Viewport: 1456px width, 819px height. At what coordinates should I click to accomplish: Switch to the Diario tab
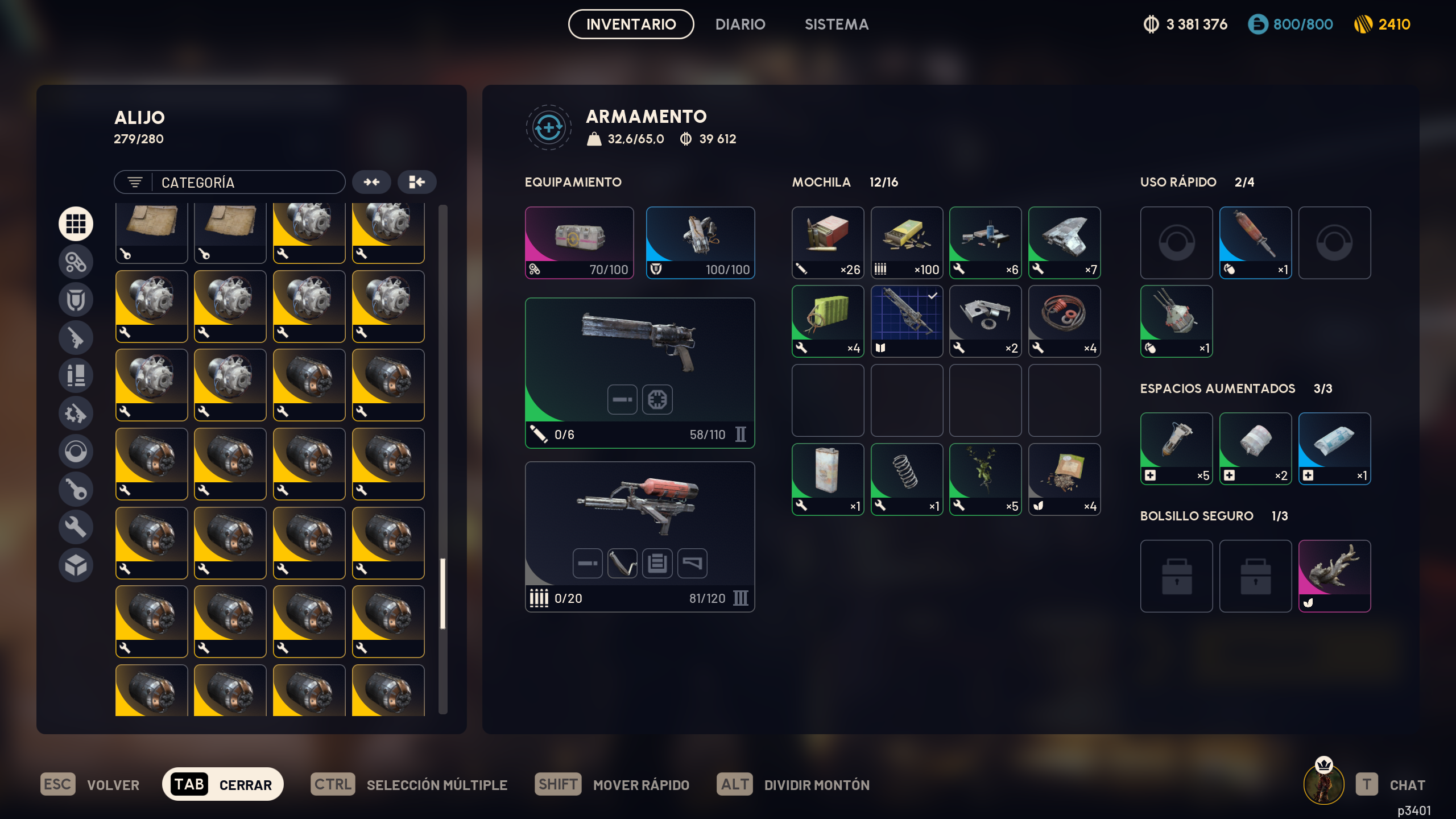pyautogui.click(x=740, y=24)
